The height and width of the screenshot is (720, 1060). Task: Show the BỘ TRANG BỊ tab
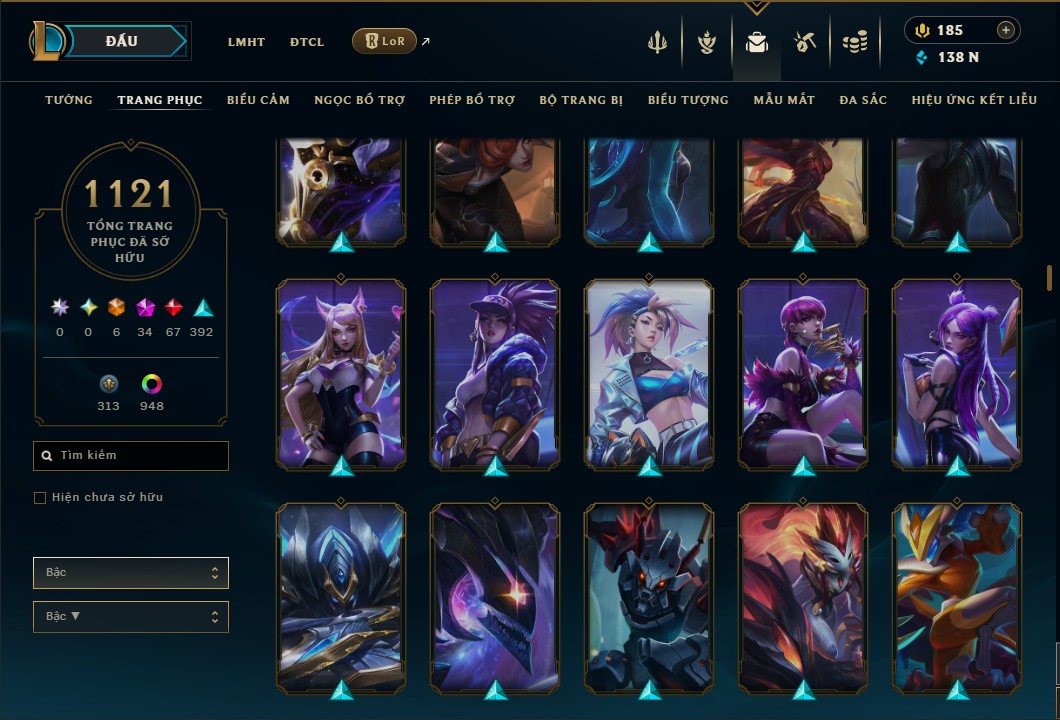[x=581, y=100]
